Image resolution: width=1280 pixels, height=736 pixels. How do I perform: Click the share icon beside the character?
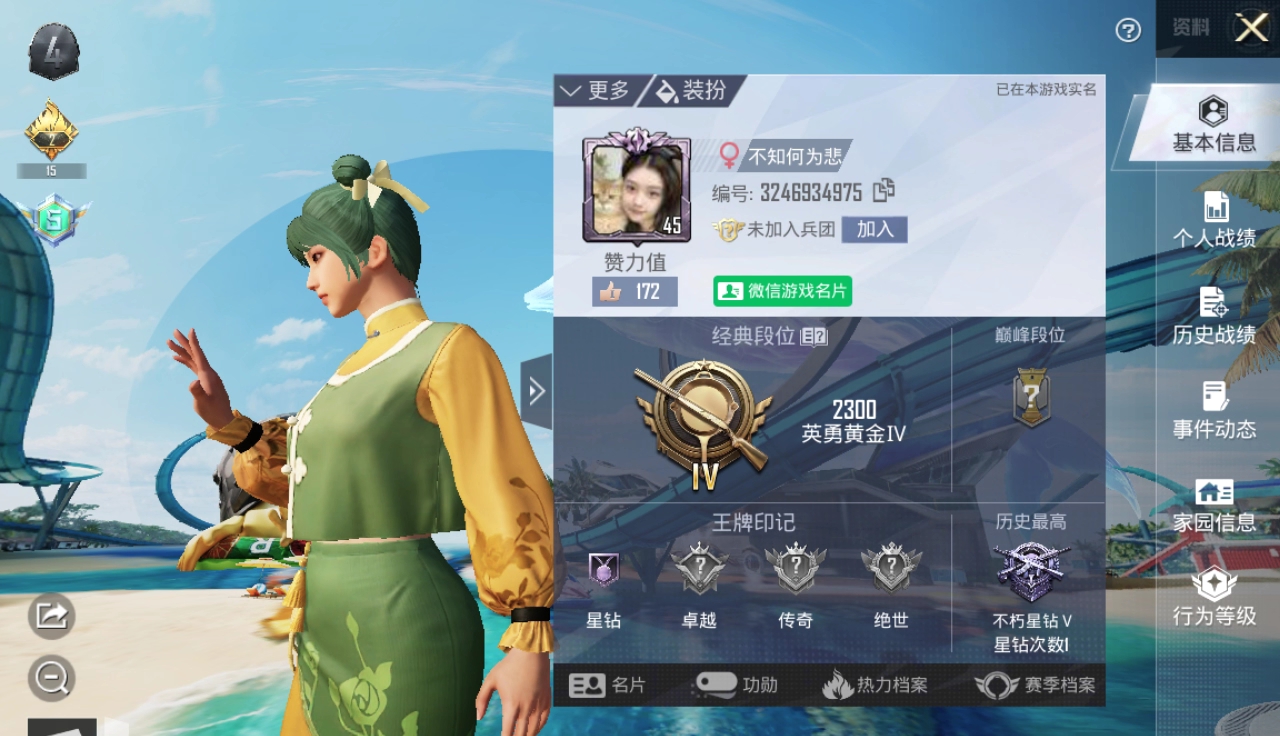click(x=51, y=614)
